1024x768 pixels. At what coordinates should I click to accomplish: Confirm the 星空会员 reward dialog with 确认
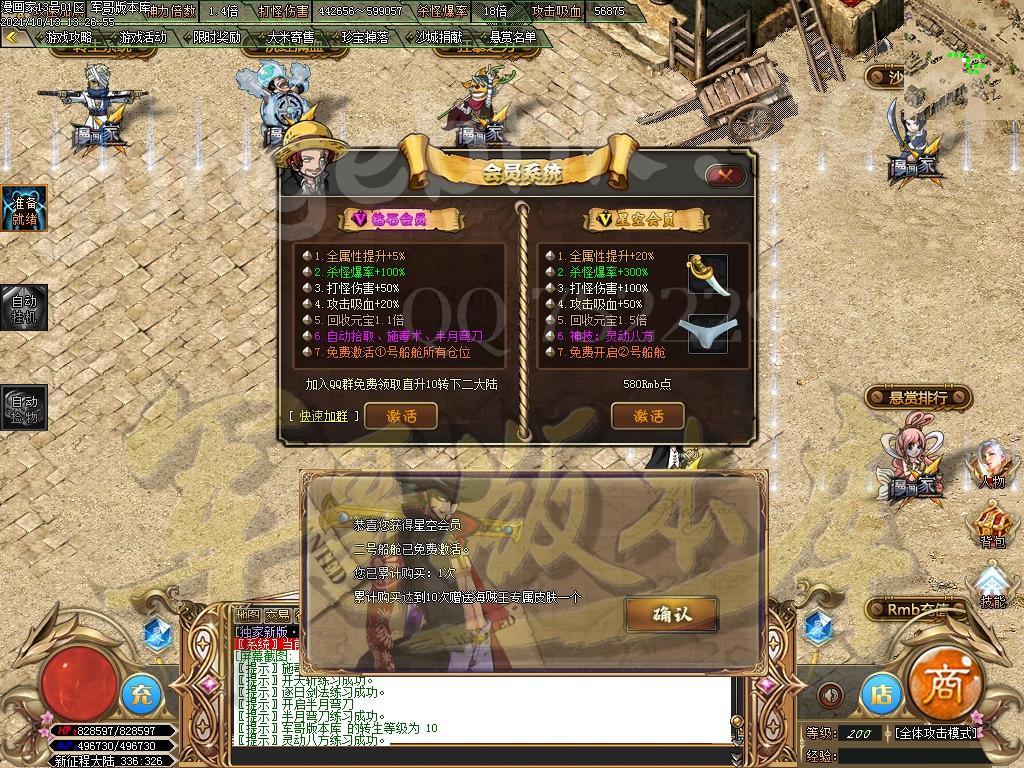(x=657, y=613)
